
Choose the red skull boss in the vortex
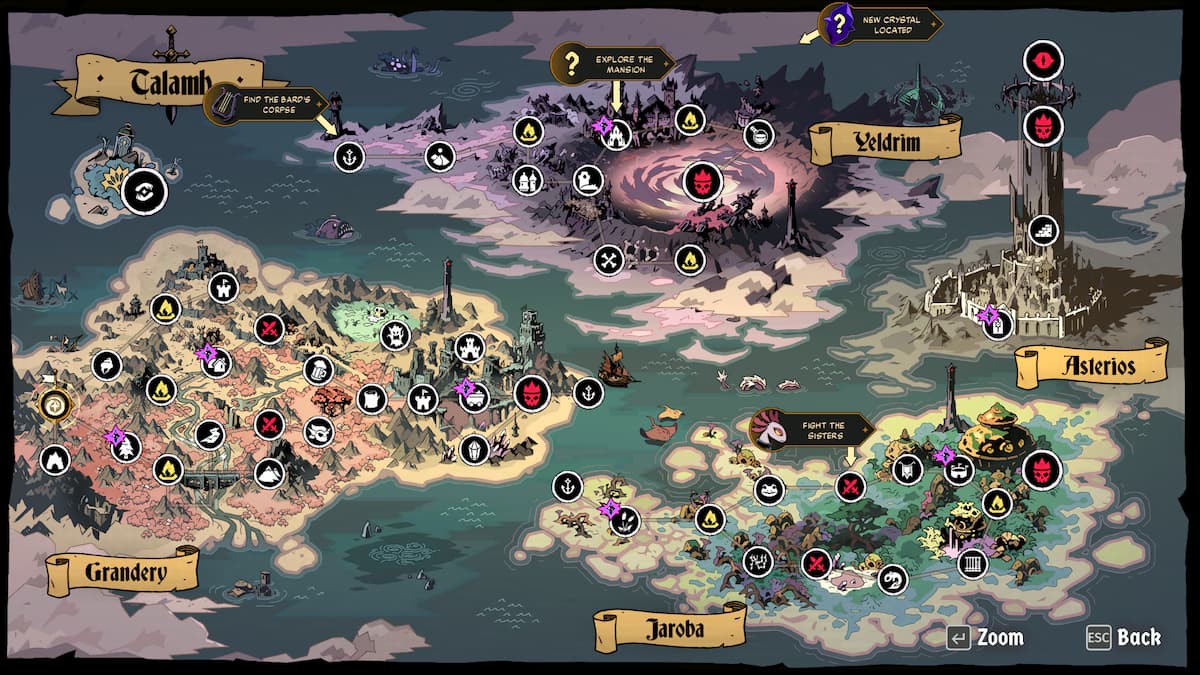click(x=702, y=181)
